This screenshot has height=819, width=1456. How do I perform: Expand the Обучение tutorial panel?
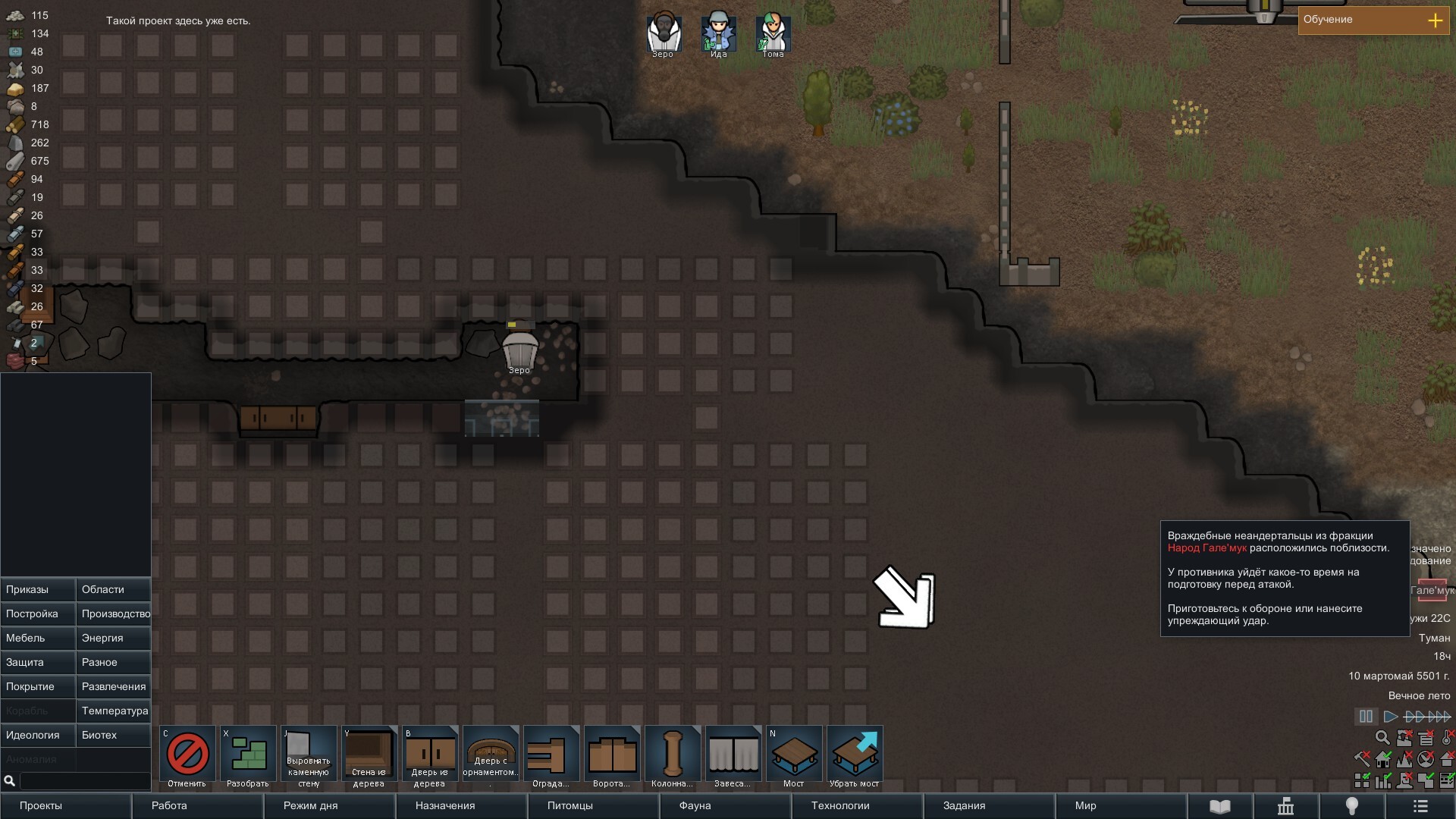[1435, 20]
